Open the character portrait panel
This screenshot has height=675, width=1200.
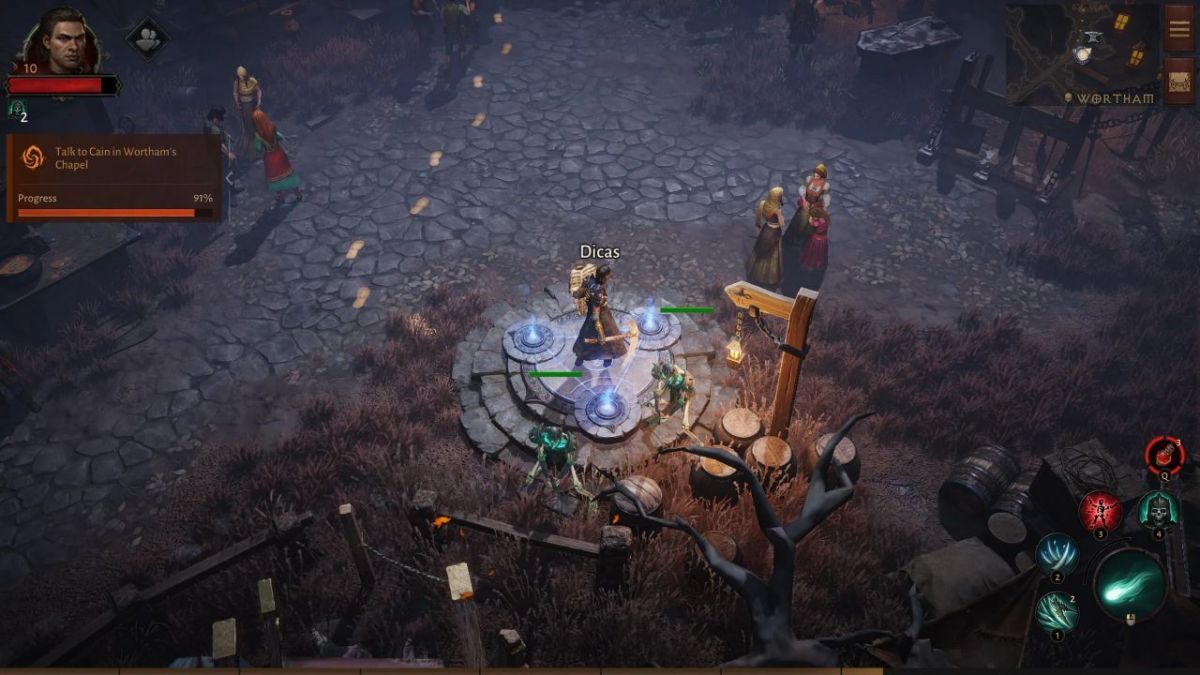point(62,42)
